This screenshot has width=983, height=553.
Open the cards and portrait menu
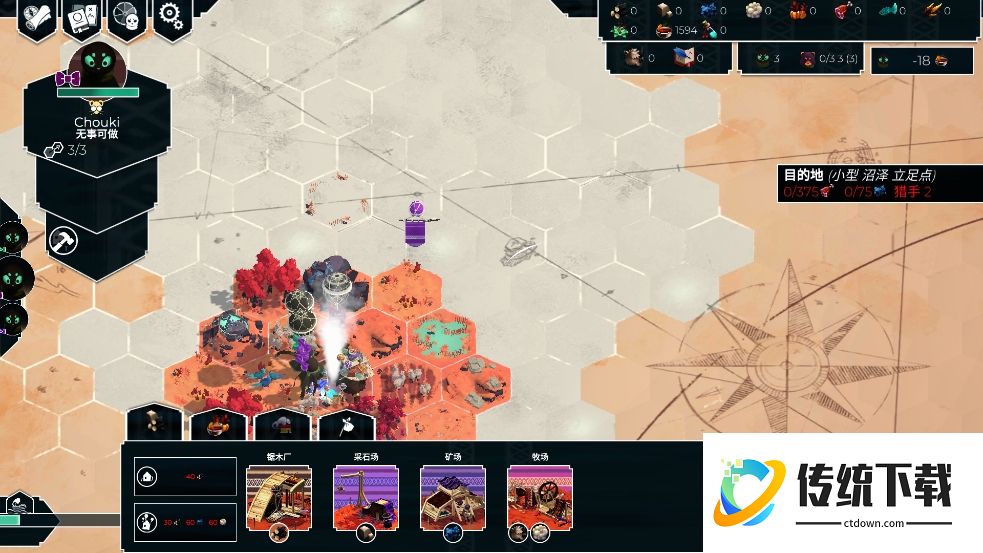tap(81, 17)
